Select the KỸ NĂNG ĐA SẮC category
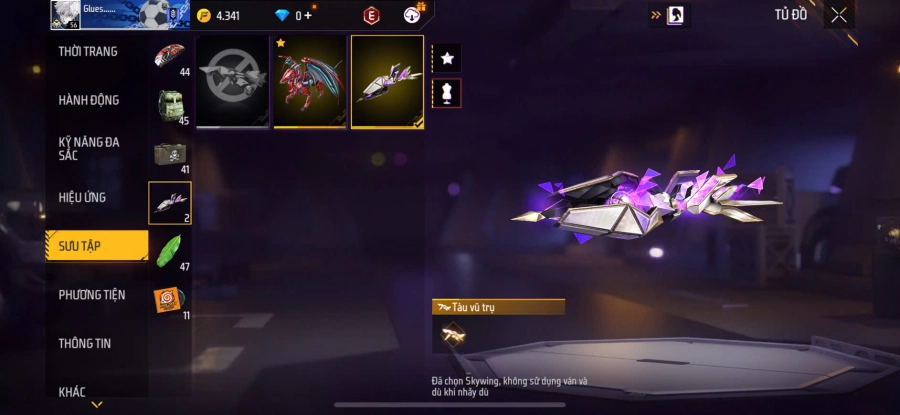The width and height of the screenshot is (900, 415). 89,148
